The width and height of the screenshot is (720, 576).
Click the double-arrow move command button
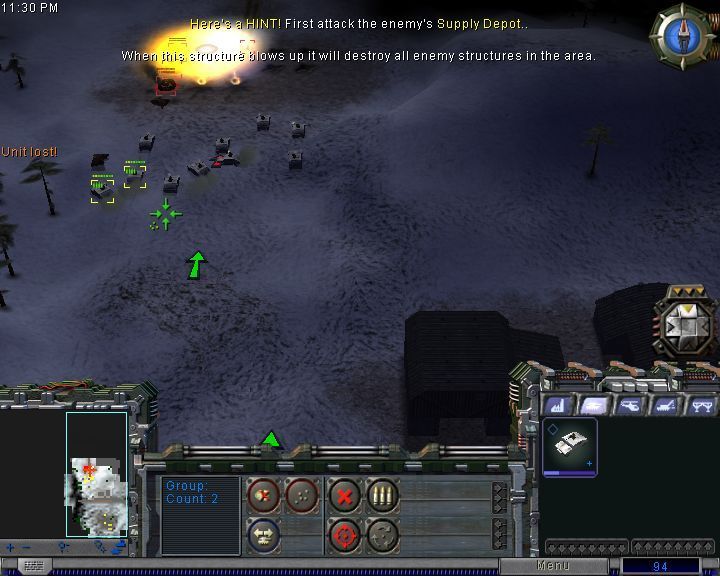pos(262,535)
